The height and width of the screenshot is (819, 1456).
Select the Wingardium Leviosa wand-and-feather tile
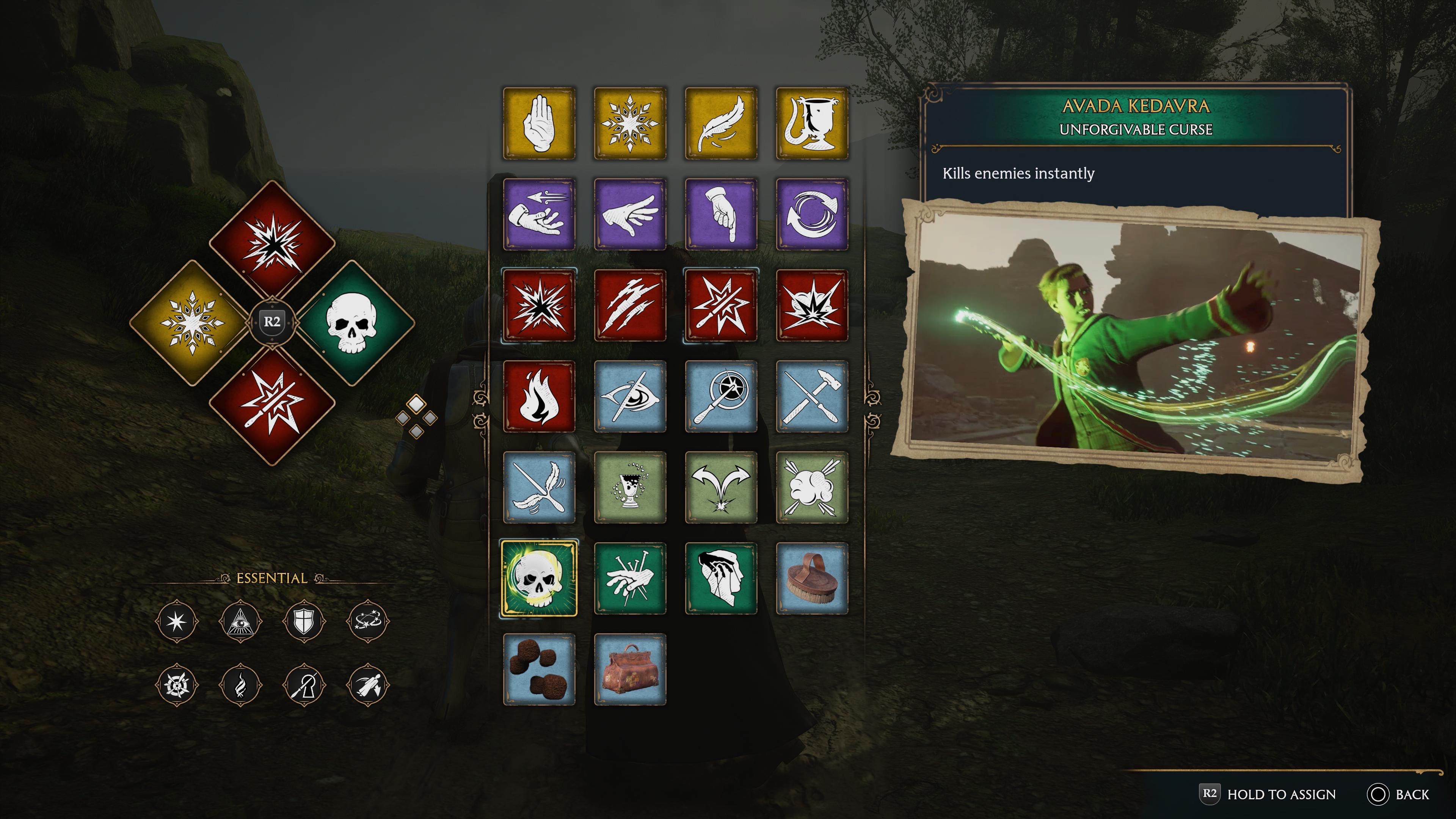[540, 489]
